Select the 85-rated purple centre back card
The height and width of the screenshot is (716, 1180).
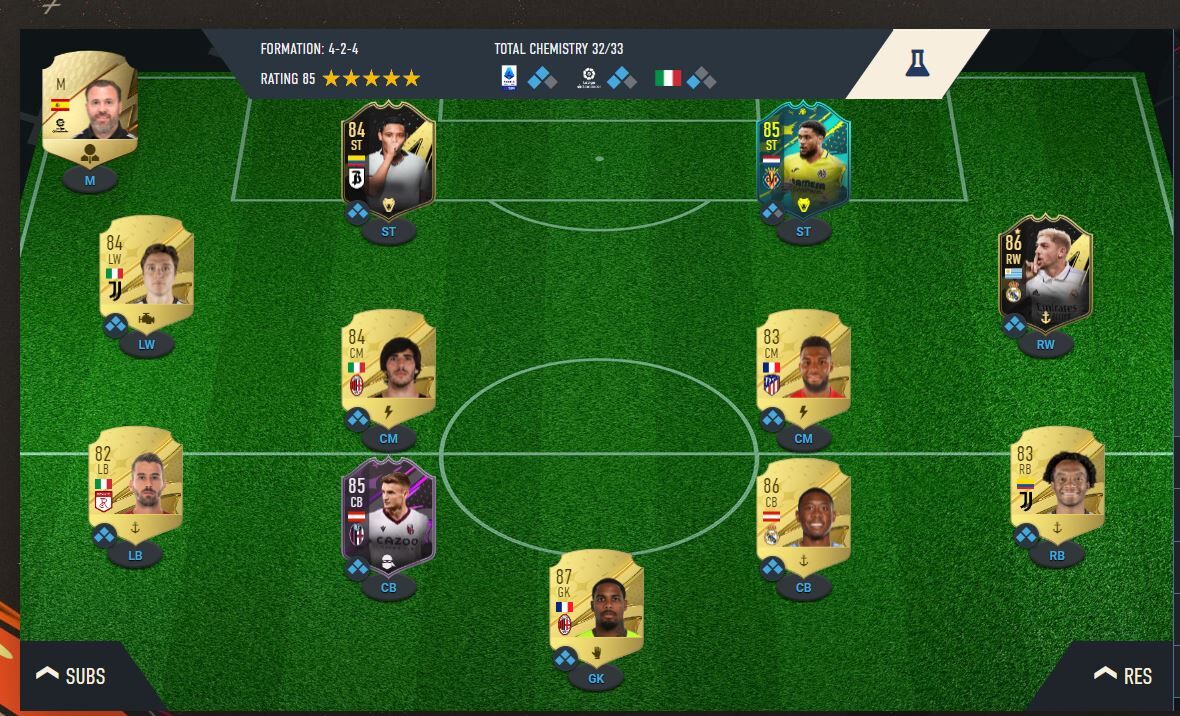coord(388,513)
